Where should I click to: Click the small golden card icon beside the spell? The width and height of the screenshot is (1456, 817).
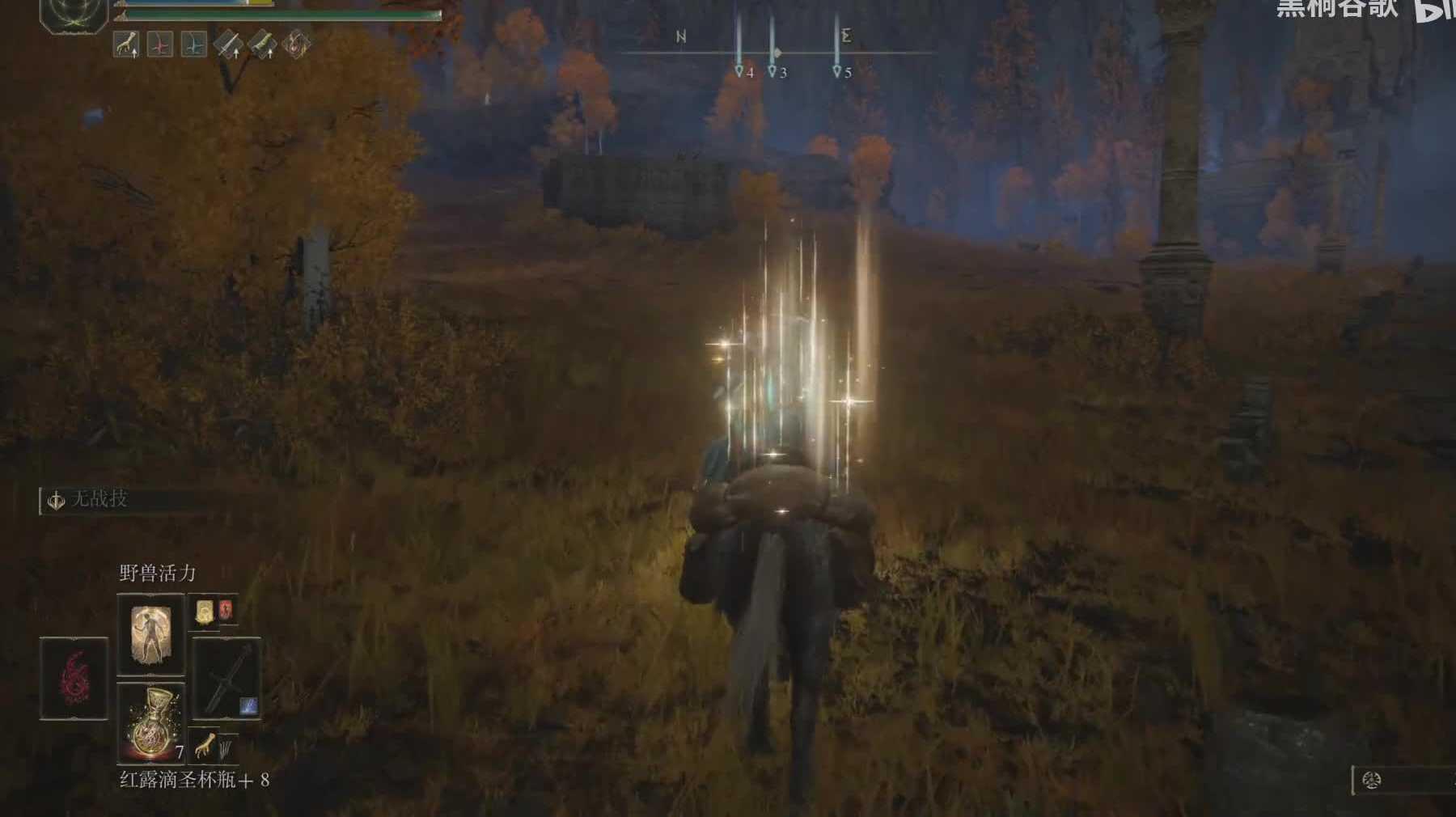205,611
